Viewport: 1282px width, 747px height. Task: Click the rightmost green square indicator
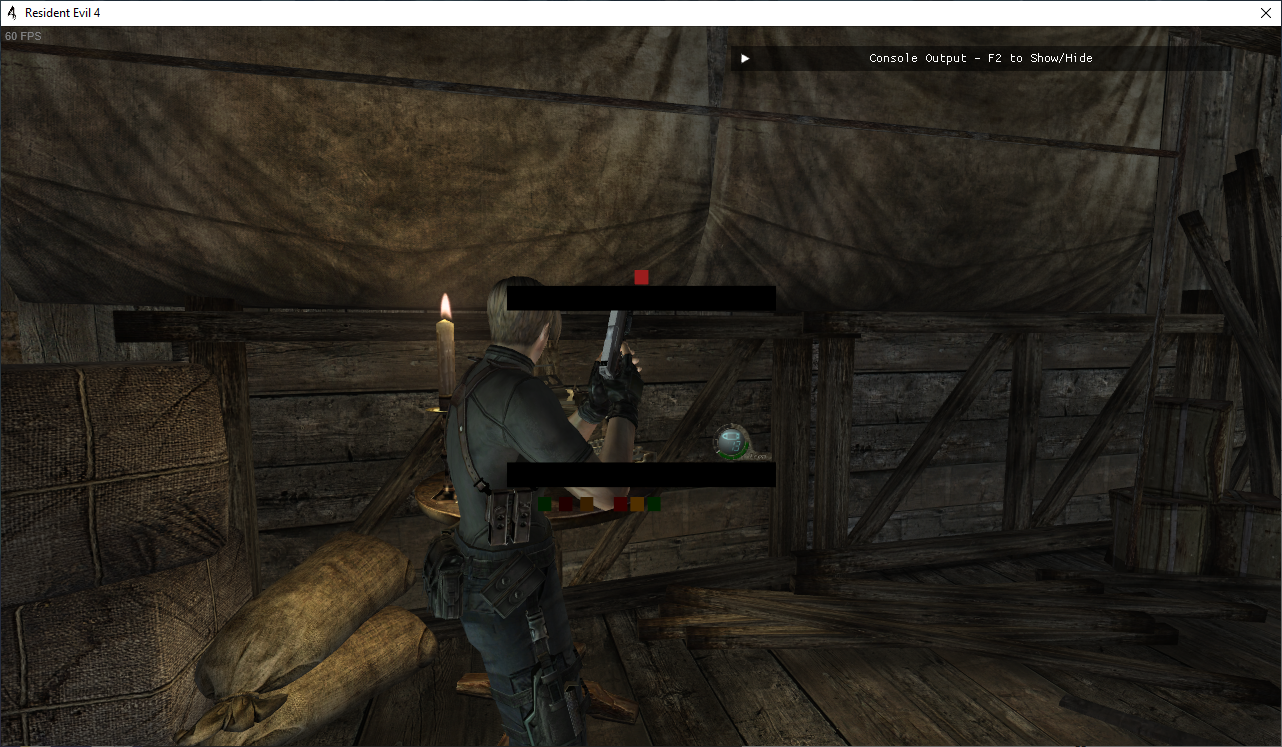tap(654, 504)
